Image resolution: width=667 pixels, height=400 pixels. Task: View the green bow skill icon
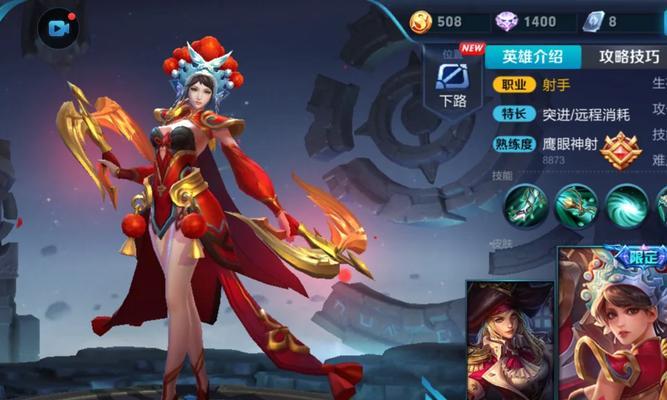click(576, 205)
